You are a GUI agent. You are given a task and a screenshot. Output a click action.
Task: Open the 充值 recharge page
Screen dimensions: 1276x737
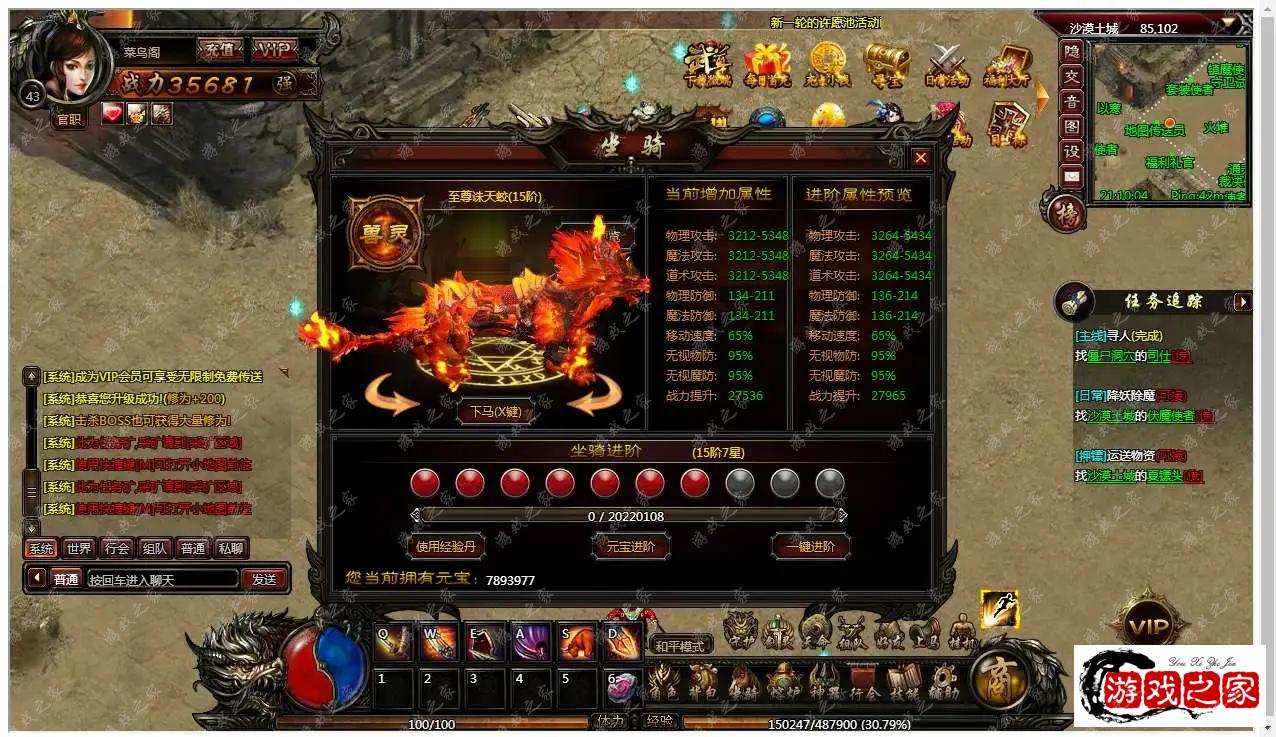point(219,50)
